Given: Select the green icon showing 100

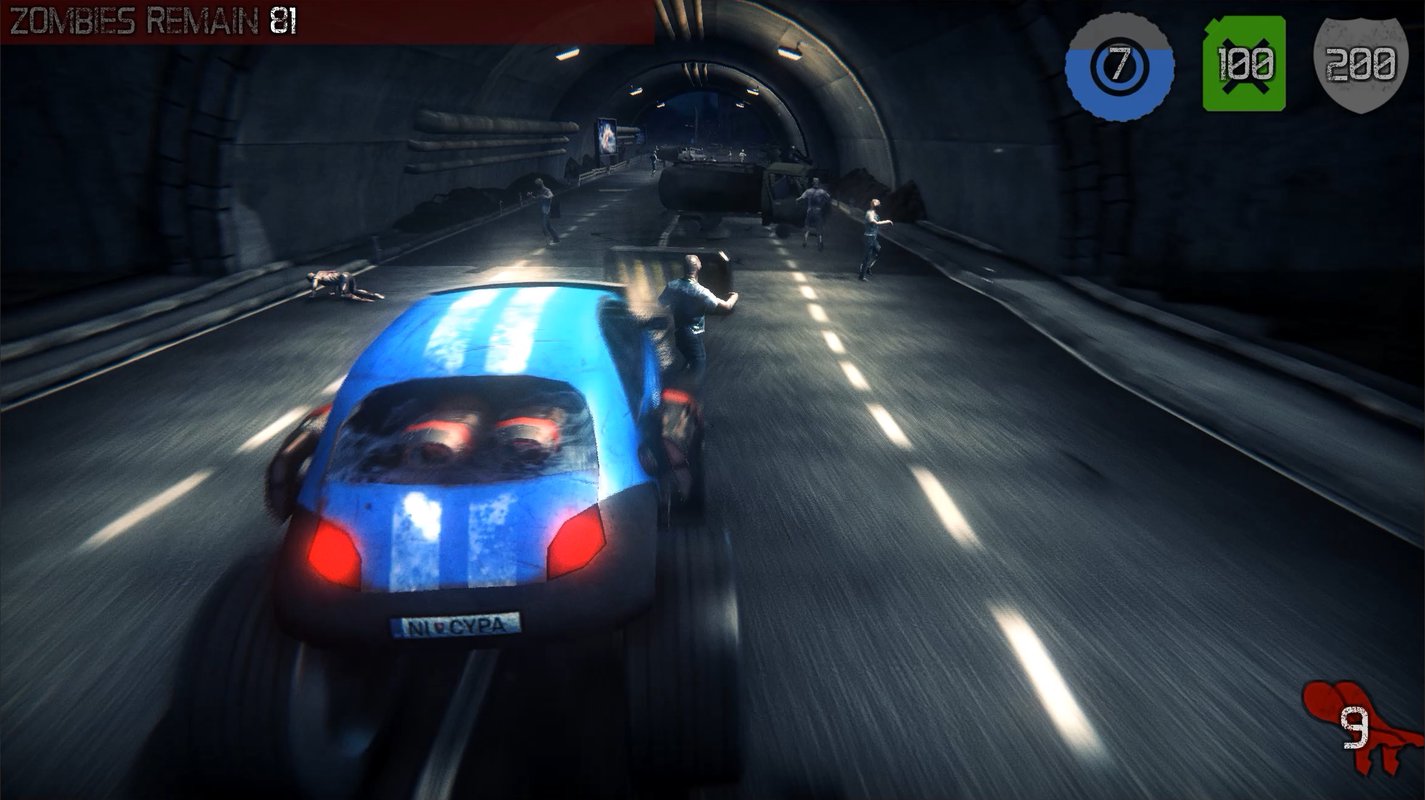Looking at the screenshot, I should [x=1244, y=64].
